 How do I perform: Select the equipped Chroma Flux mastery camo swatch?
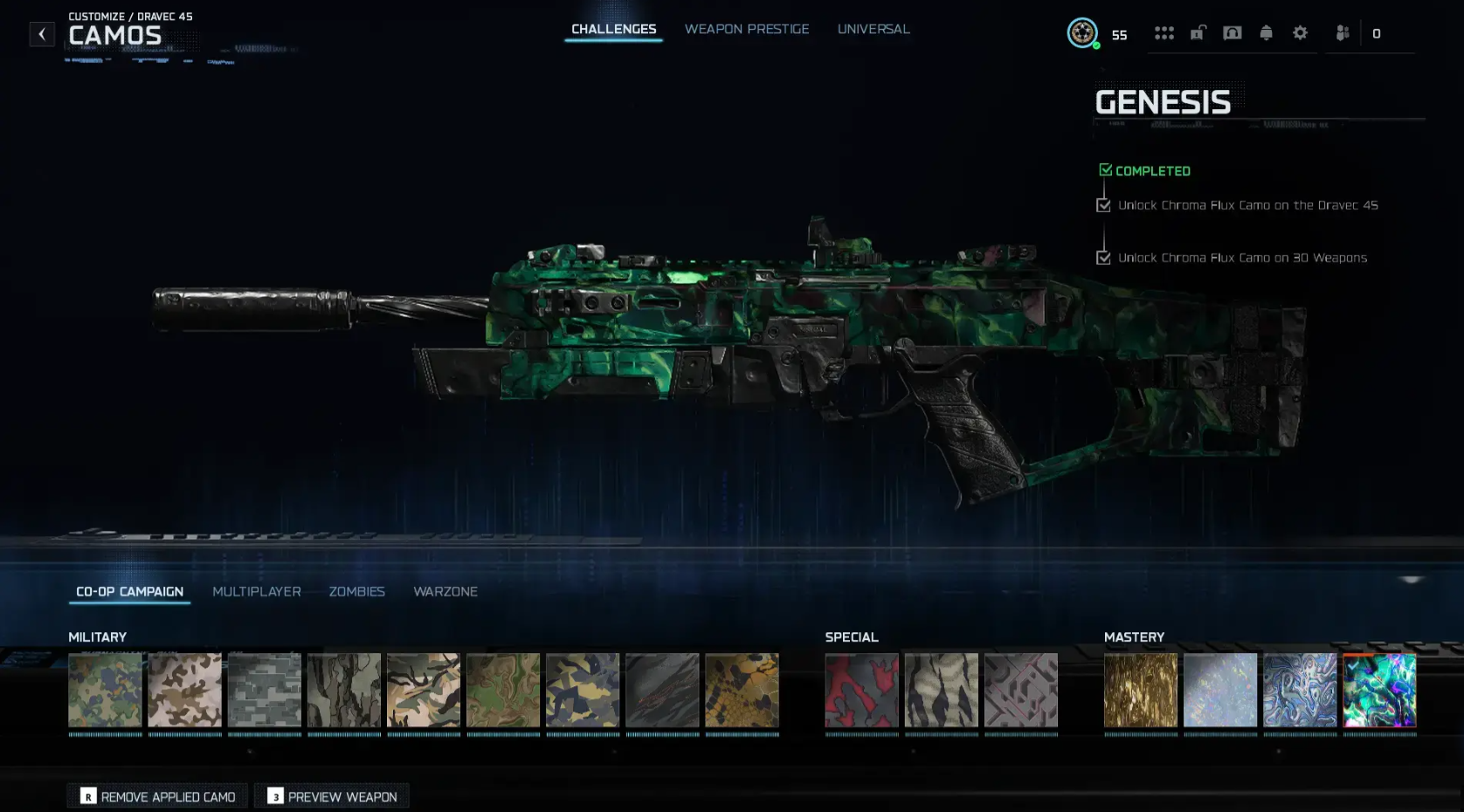(x=1380, y=691)
